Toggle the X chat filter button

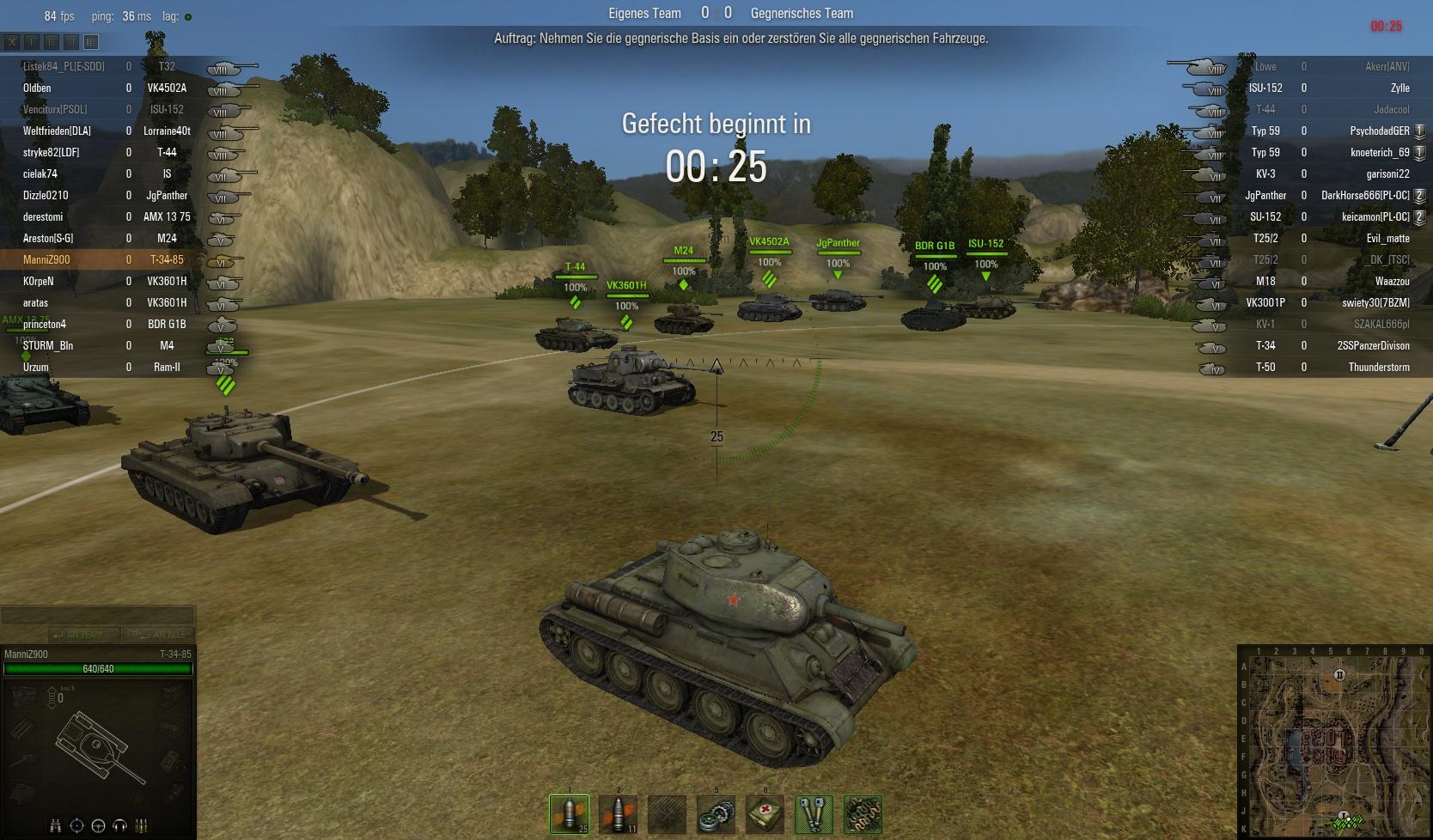[x=12, y=41]
